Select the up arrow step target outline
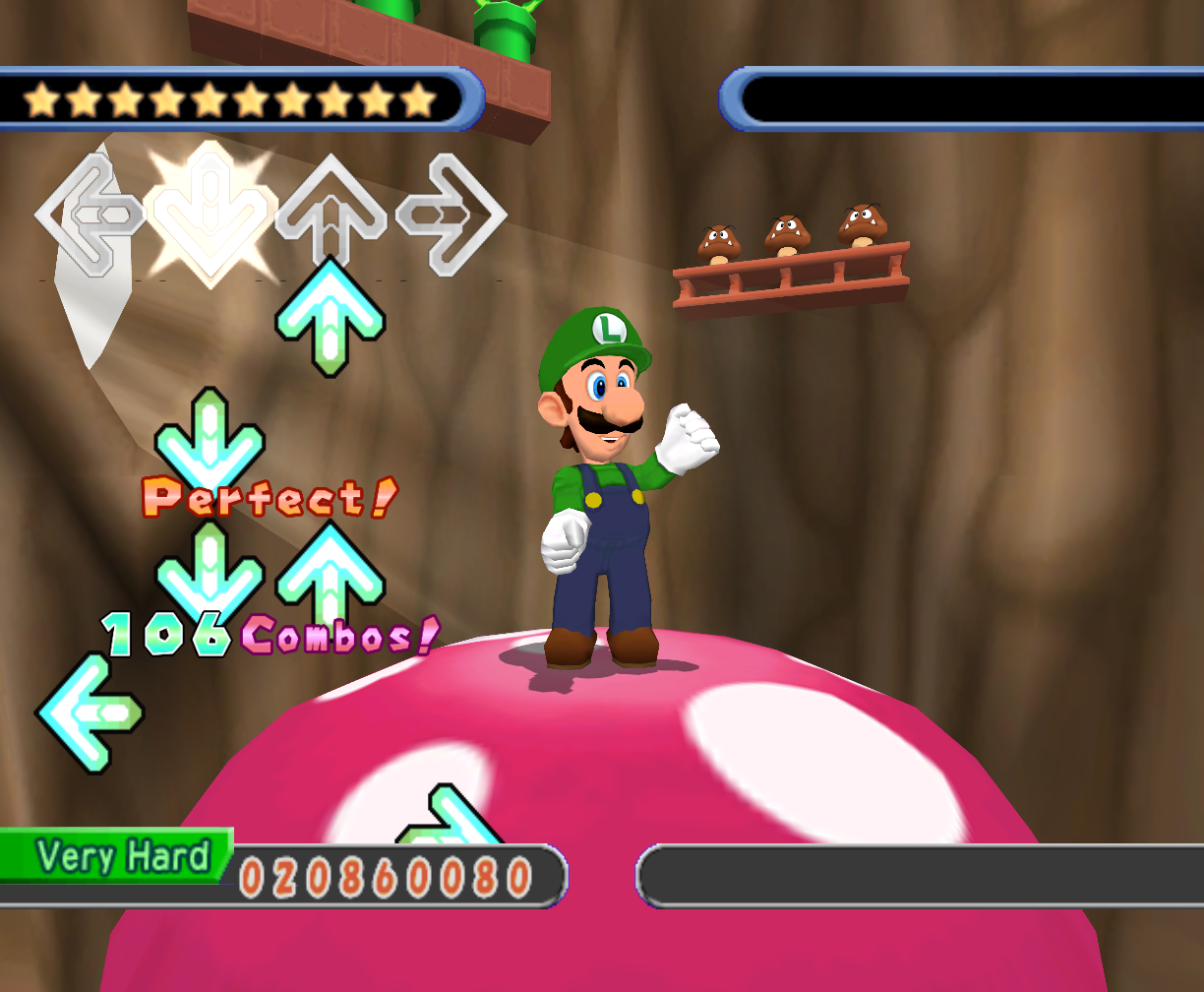This screenshot has height=992, width=1204. click(x=331, y=209)
